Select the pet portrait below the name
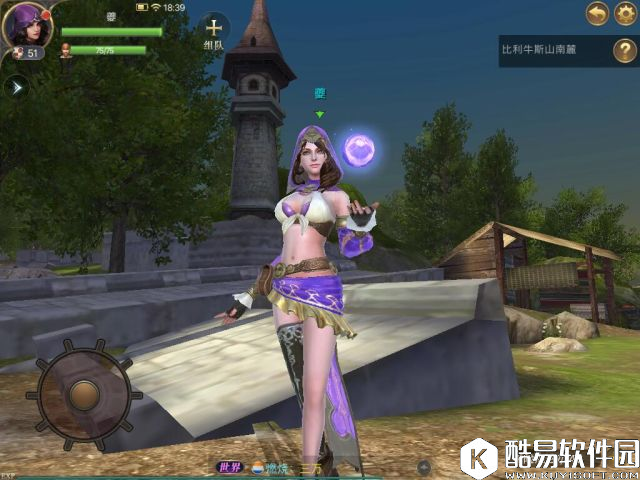This screenshot has width=640, height=480. 67,50
